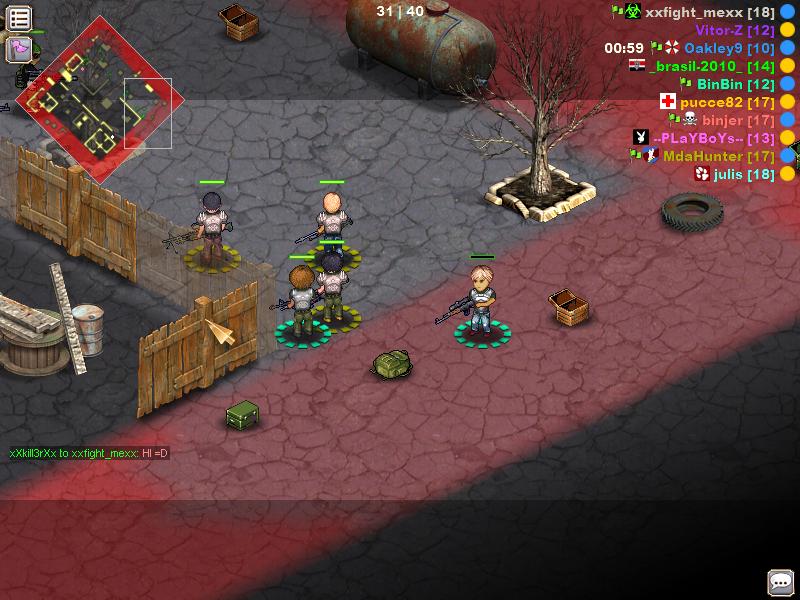Screen dimensions: 800x600
Task: Click the xXkill3rXx chat message
Action: 89,453
